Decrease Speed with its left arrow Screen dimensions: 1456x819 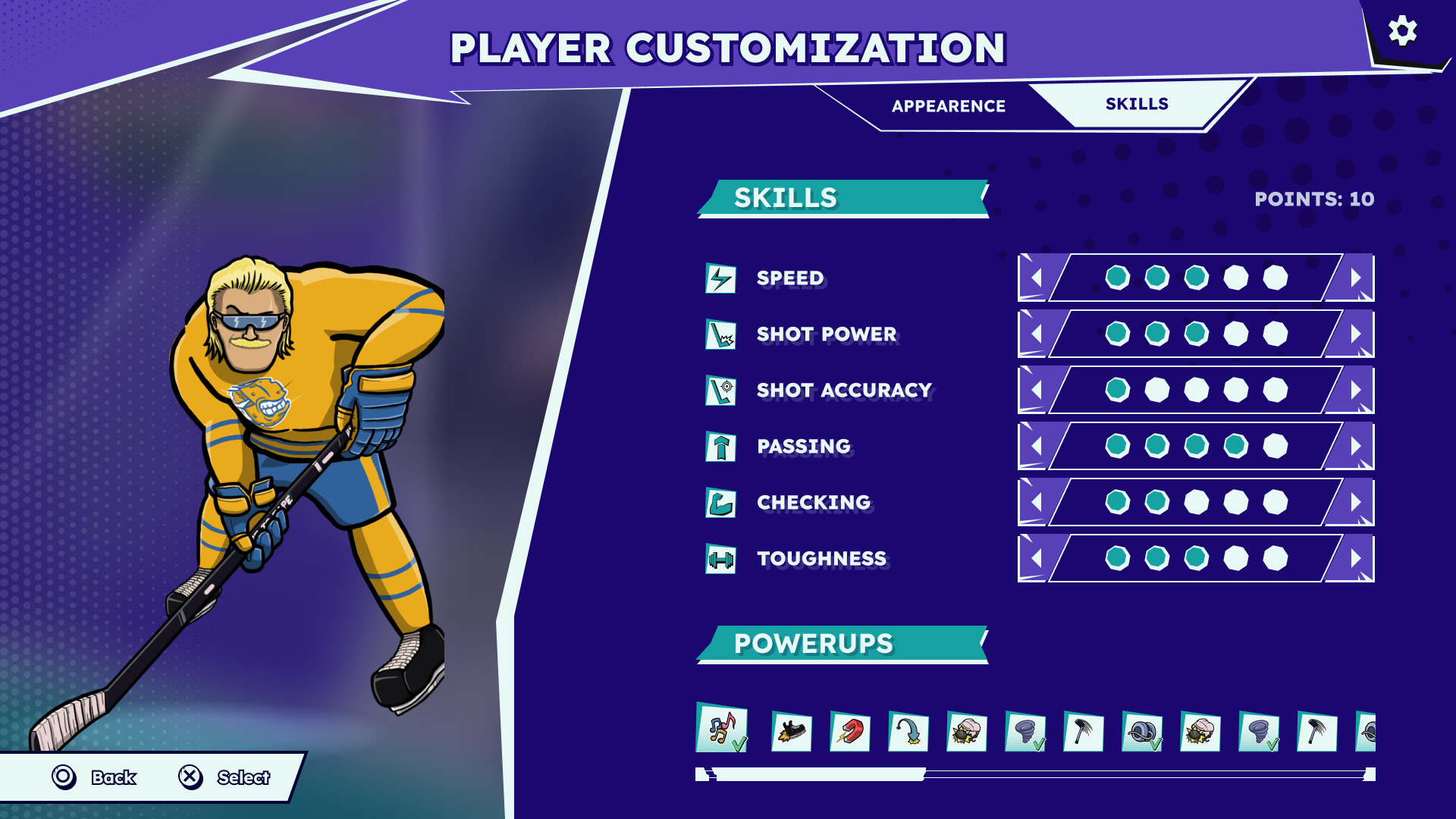click(x=1036, y=278)
